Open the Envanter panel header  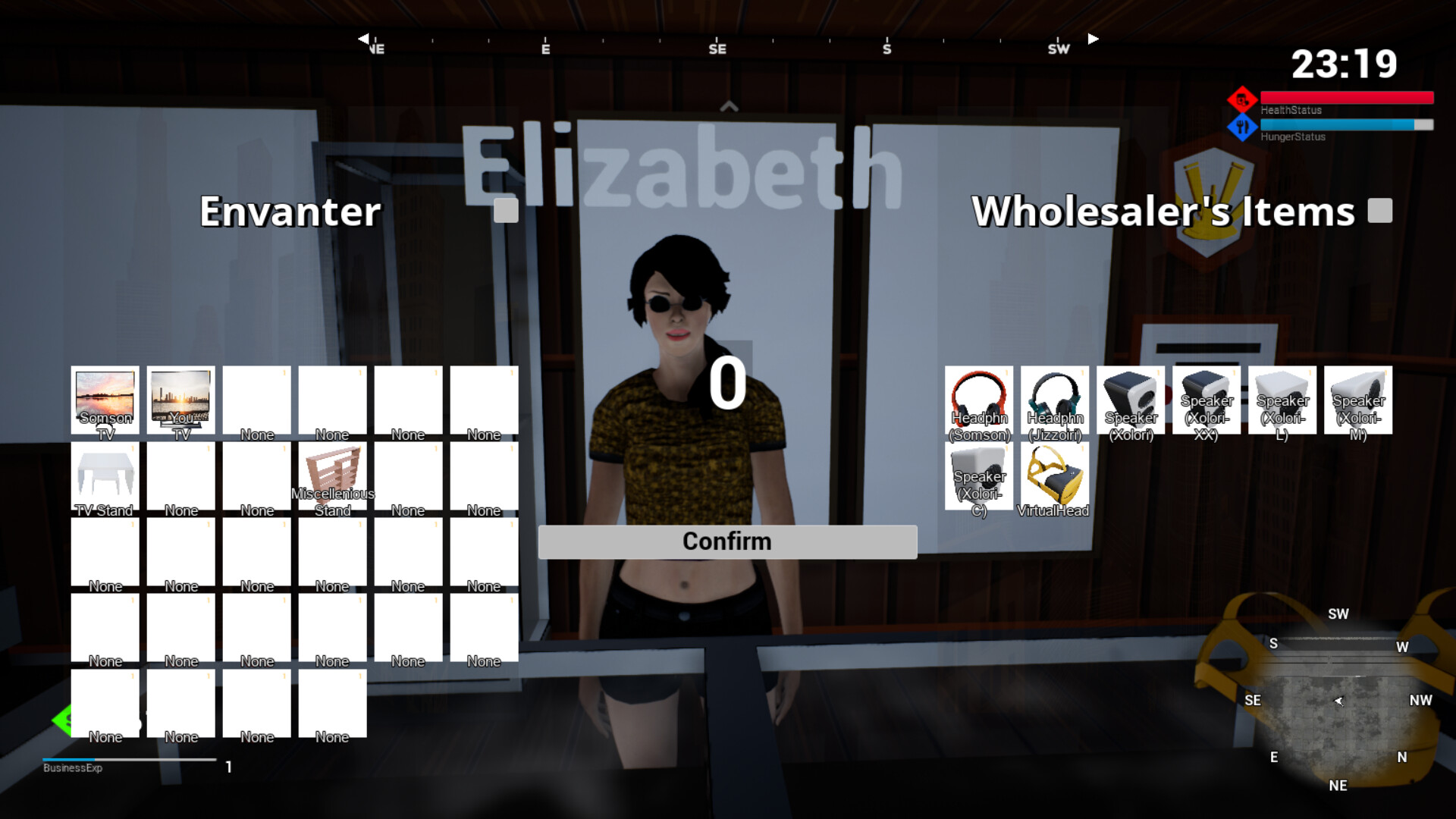point(290,212)
